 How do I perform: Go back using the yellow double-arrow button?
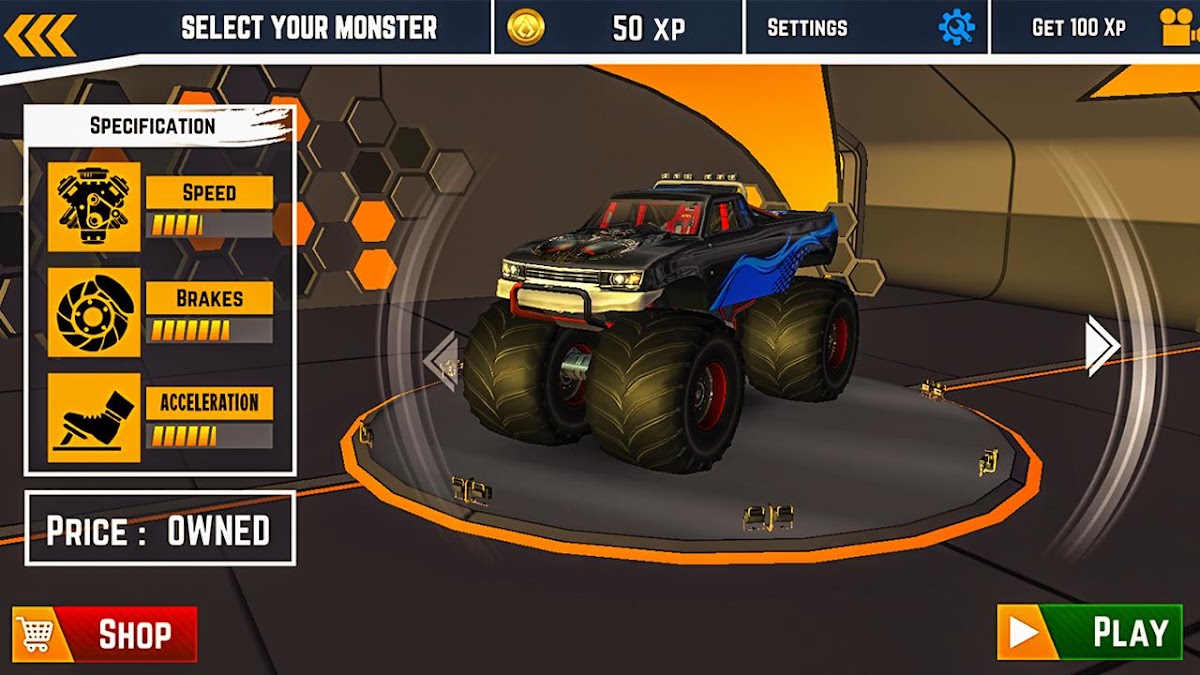click(39, 34)
